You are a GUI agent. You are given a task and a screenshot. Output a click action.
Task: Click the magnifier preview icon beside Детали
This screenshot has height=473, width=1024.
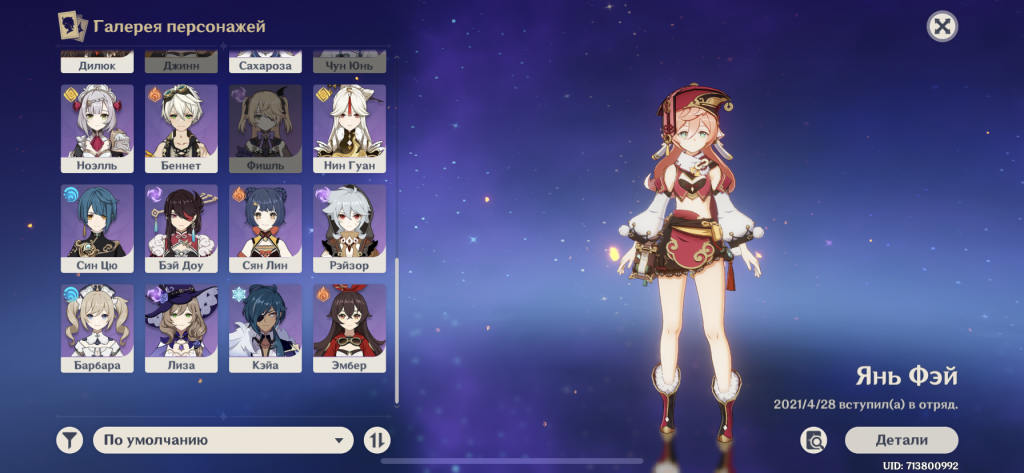(813, 440)
